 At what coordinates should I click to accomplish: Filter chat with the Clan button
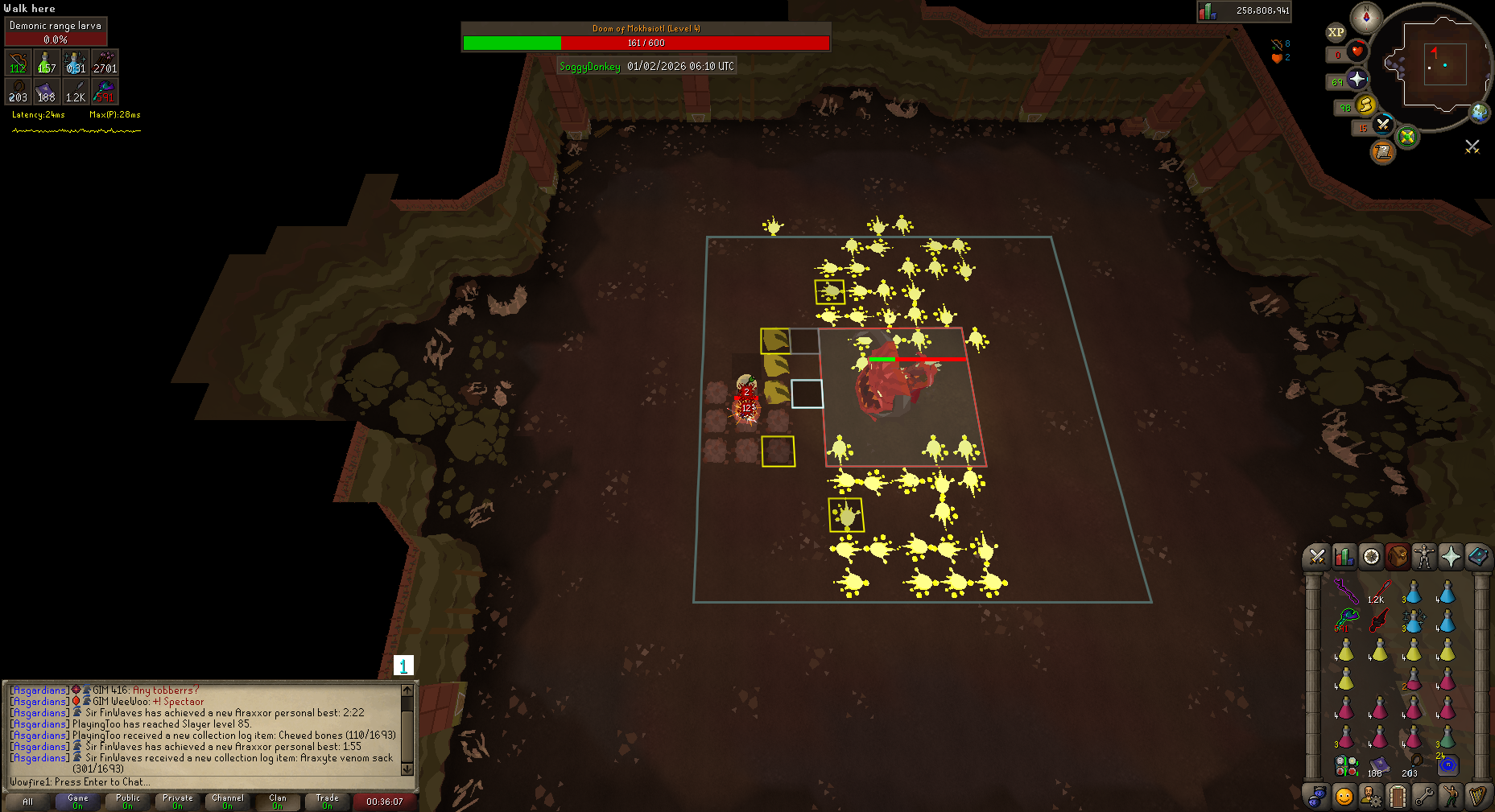click(x=277, y=802)
